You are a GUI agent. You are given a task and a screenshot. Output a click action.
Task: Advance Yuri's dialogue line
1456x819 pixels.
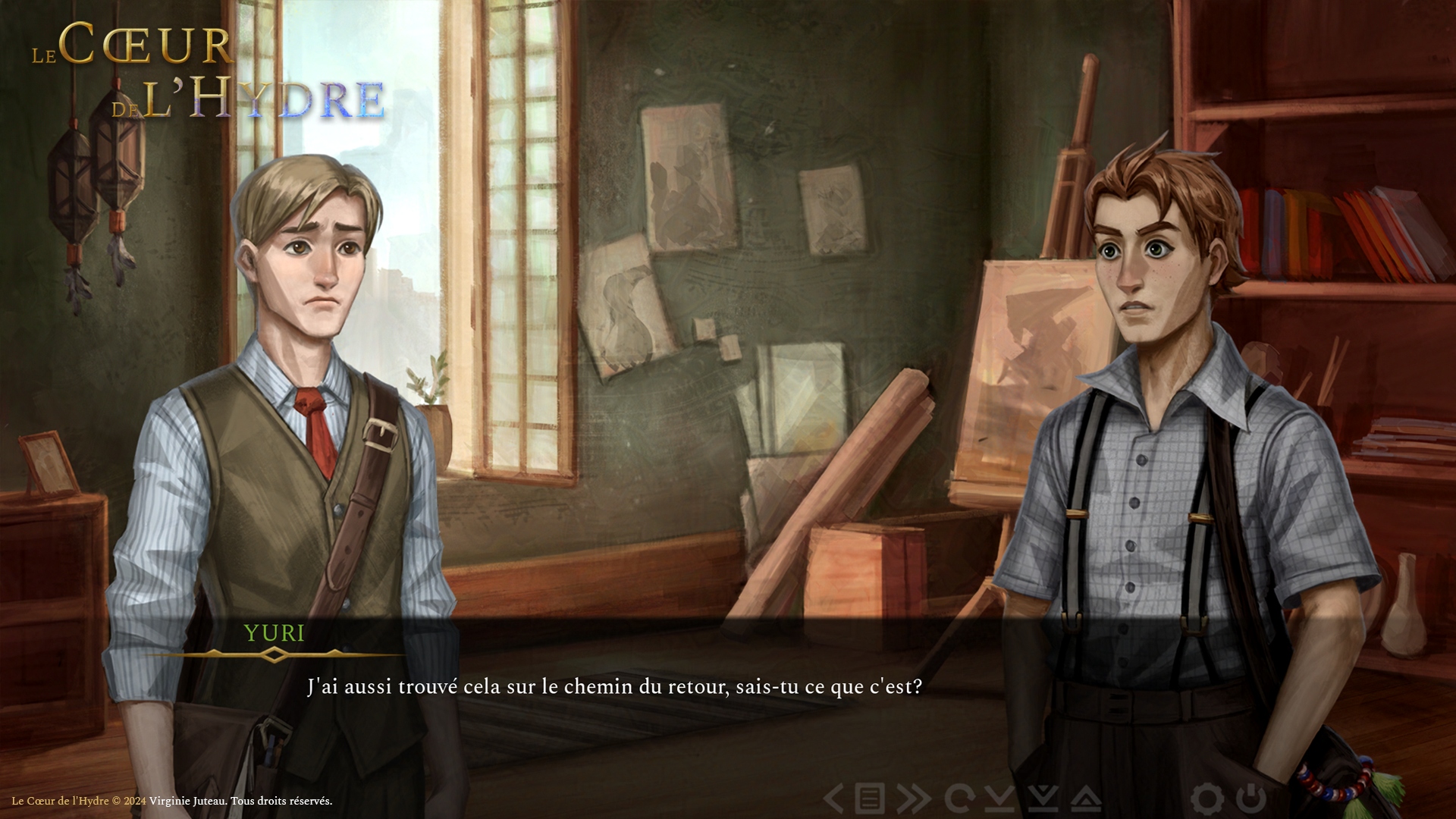pyautogui.click(x=614, y=687)
